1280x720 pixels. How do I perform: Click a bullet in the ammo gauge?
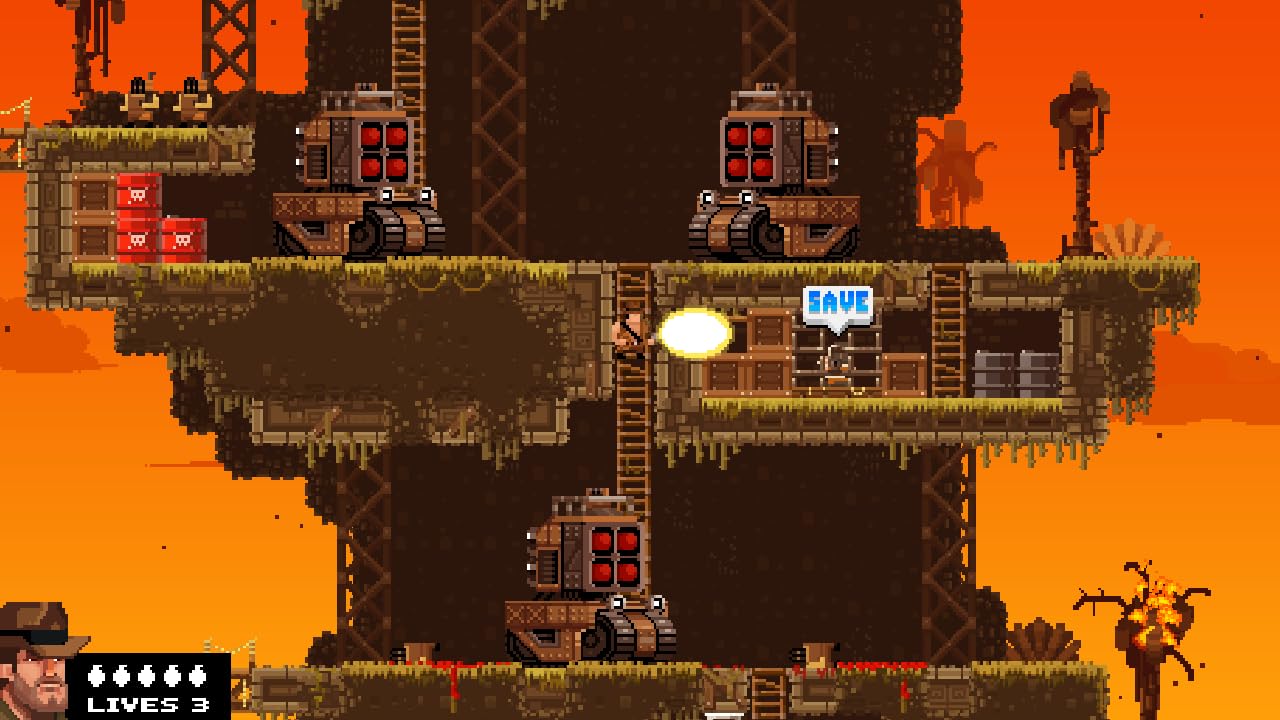[x=145, y=676]
